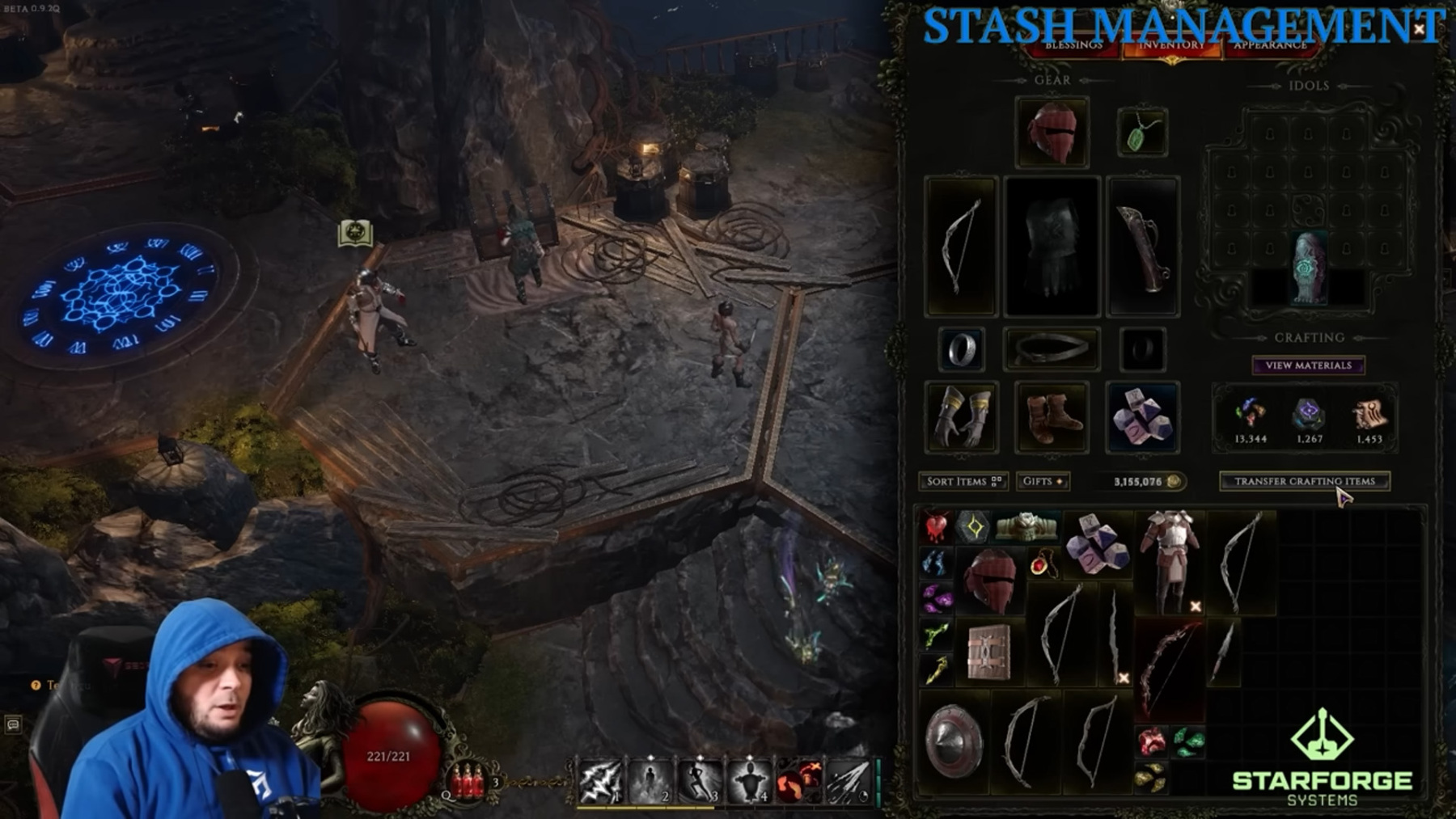Select the red-tinted bow in the inventory
1456x819 pixels.
(x=1167, y=668)
